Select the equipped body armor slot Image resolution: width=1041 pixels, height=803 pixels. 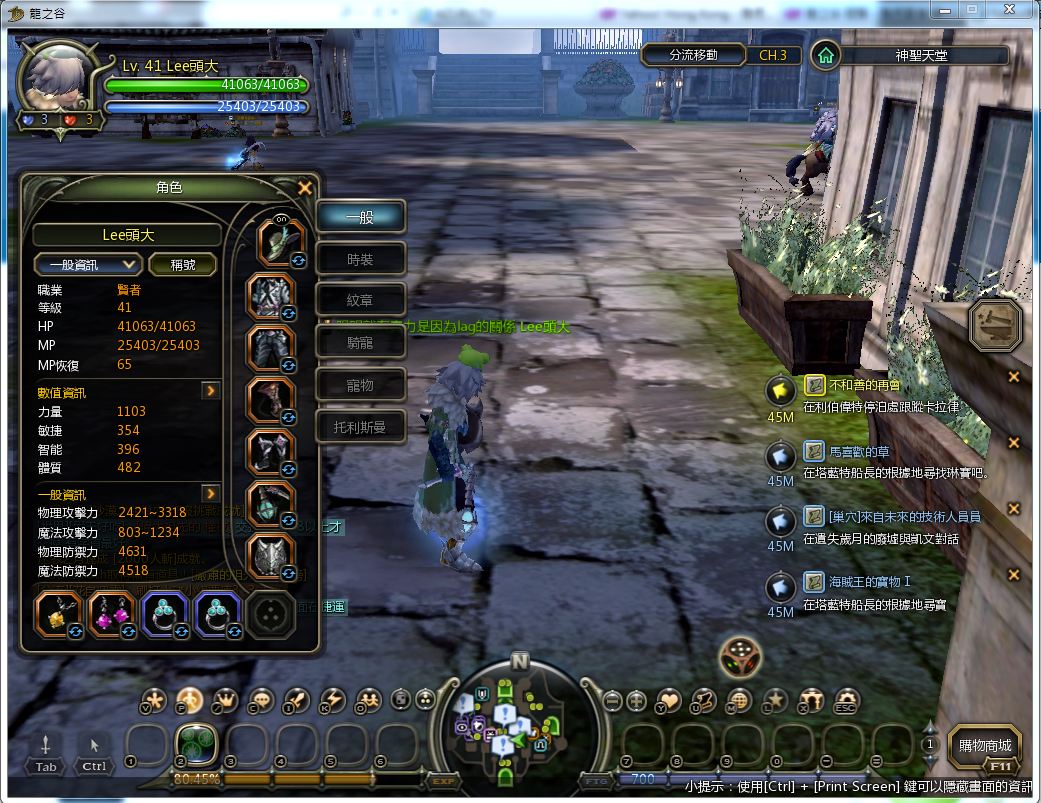point(271,297)
